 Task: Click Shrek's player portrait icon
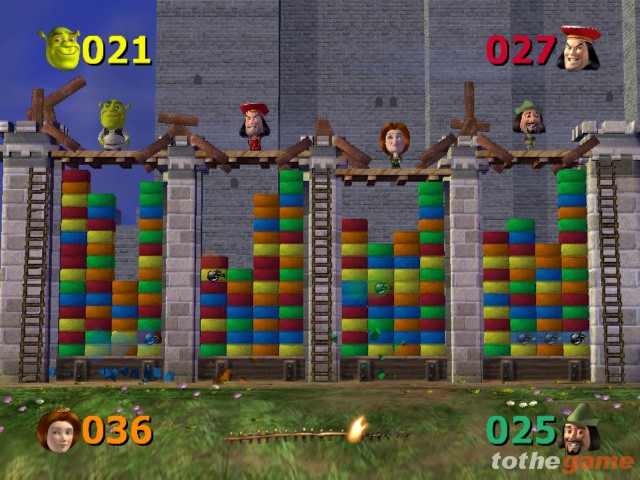pyautogui.click(x=61, y=48)
